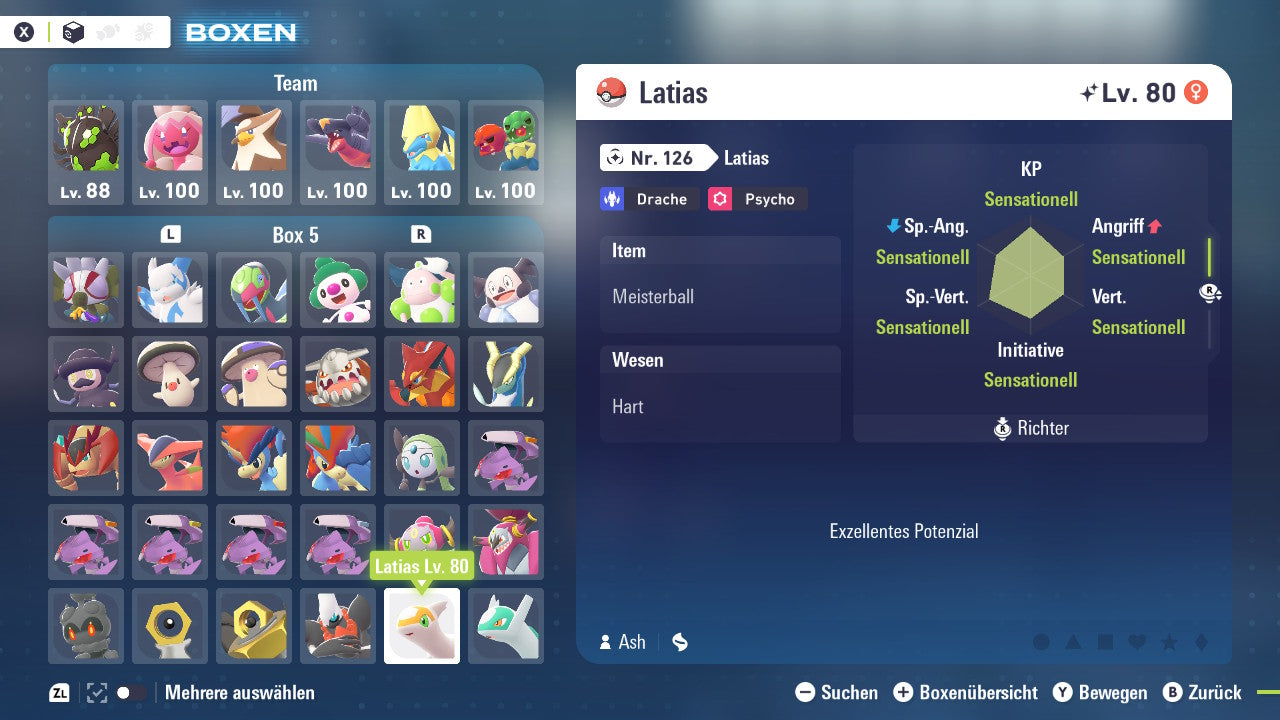Open the Box 5 header
This screenshot has width=1280, height=720.
296,234
